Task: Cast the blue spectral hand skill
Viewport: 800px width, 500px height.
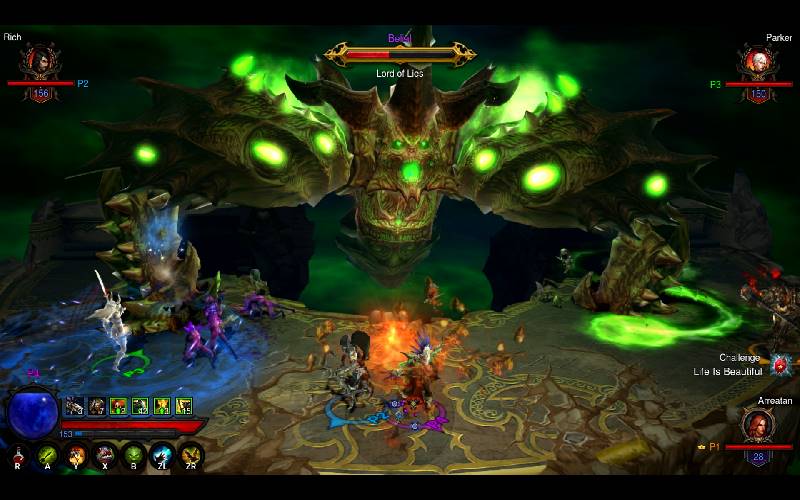Action: point(162,456)
